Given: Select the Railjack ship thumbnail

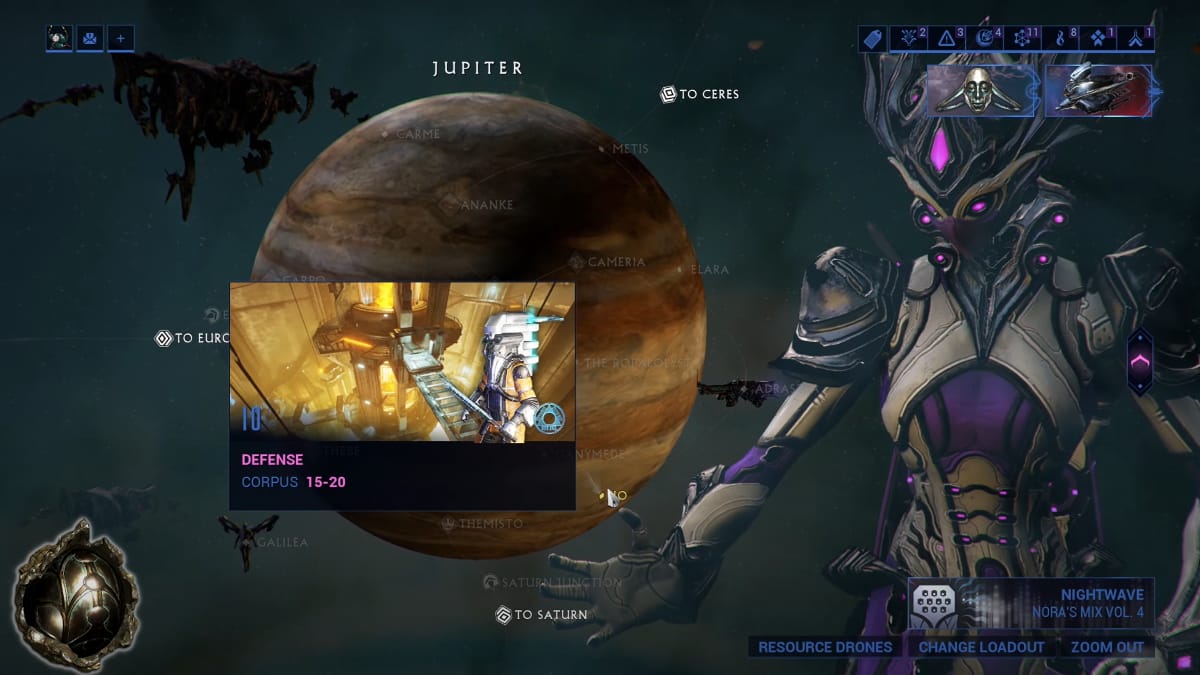Looking at the screenshot, I should (x=1097, y=91).
